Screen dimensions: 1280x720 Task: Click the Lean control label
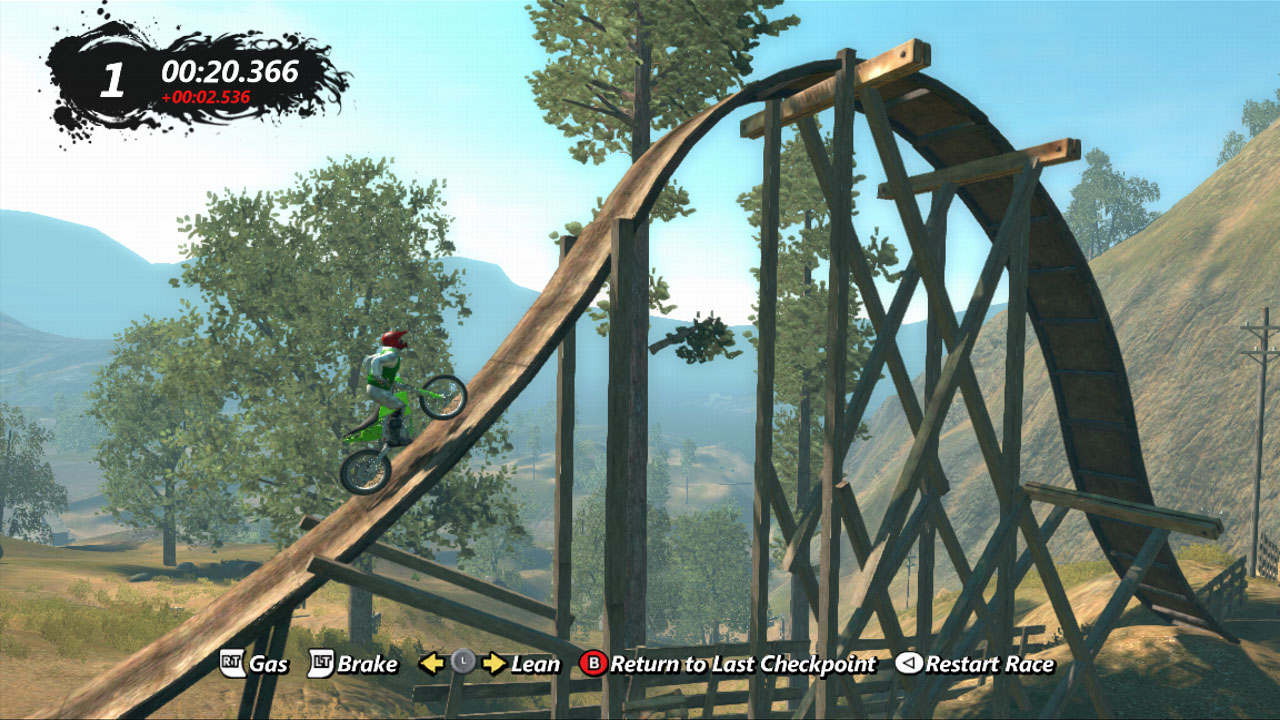[536, 663]
